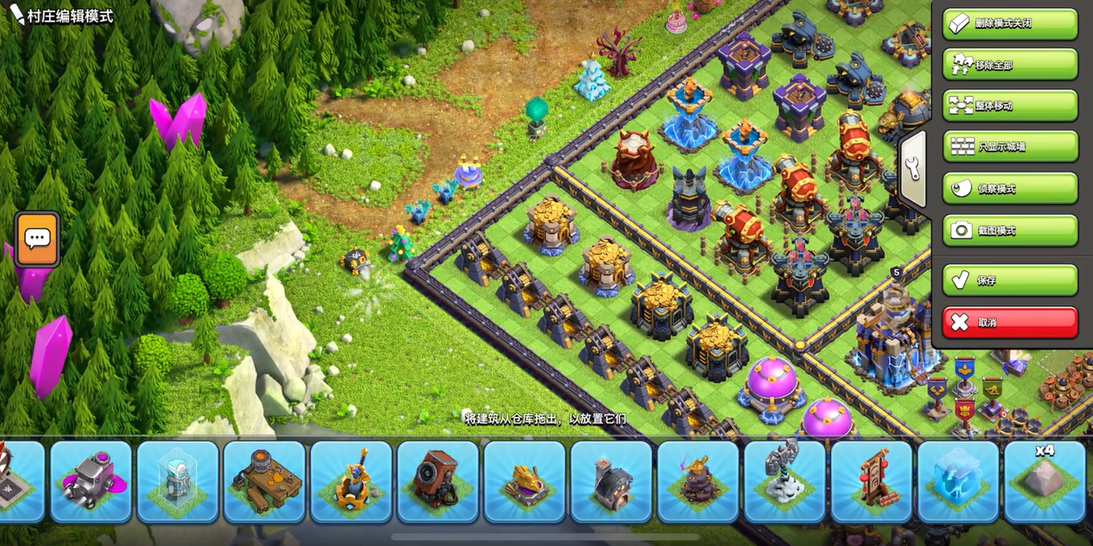This screenshot has width=1093, height=546.
Task: Select the golden Pet House tile
Action: pos(525,482)
